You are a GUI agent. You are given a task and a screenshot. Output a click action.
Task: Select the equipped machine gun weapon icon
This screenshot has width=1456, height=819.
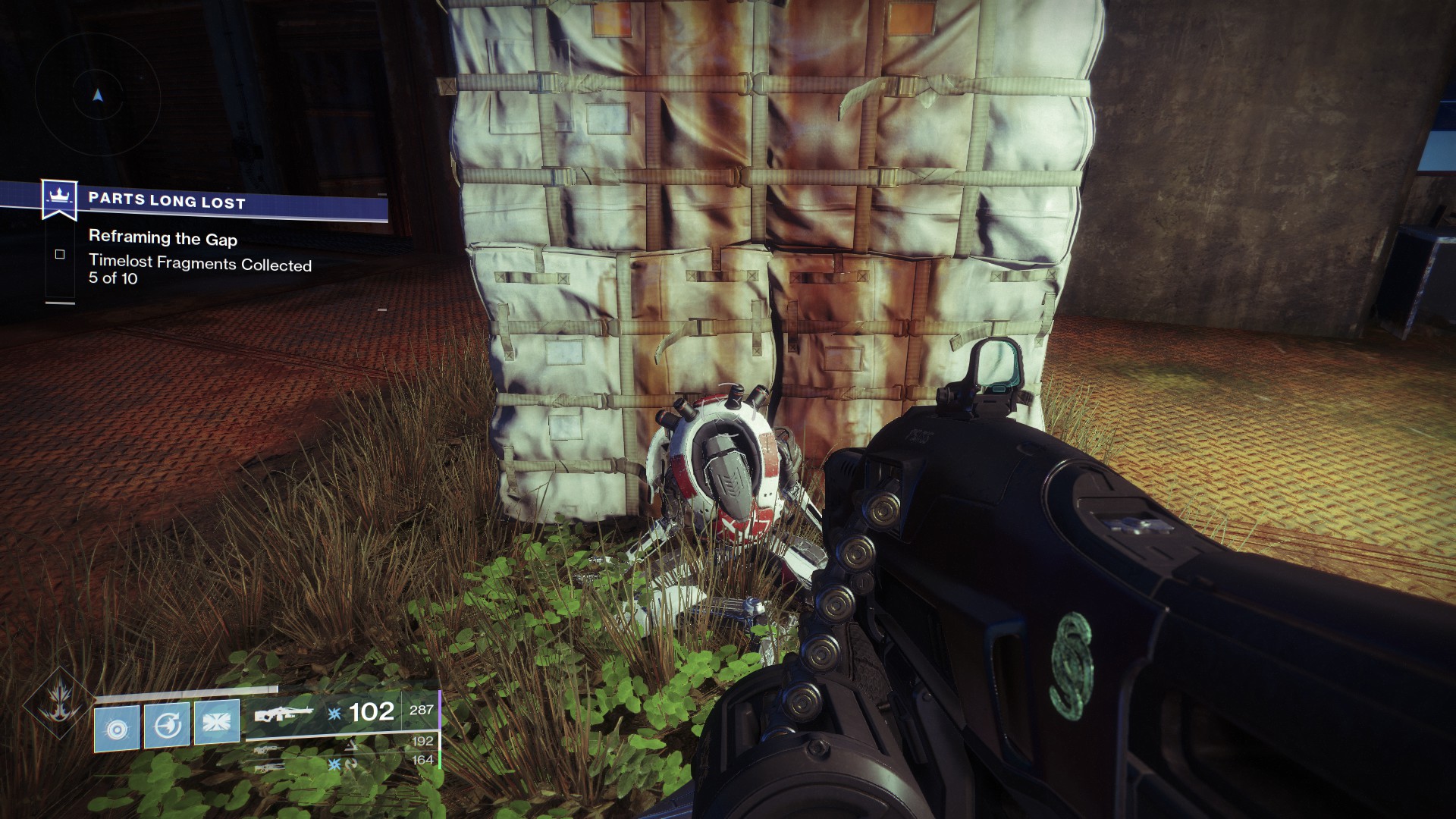click(x=284, y=714)
